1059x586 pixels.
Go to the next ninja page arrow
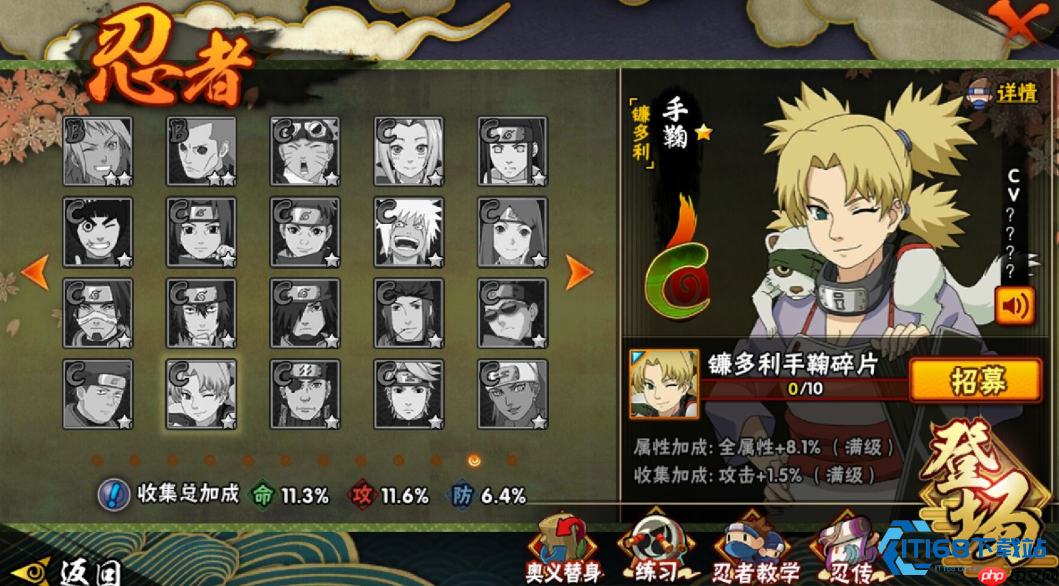(580, 270)
